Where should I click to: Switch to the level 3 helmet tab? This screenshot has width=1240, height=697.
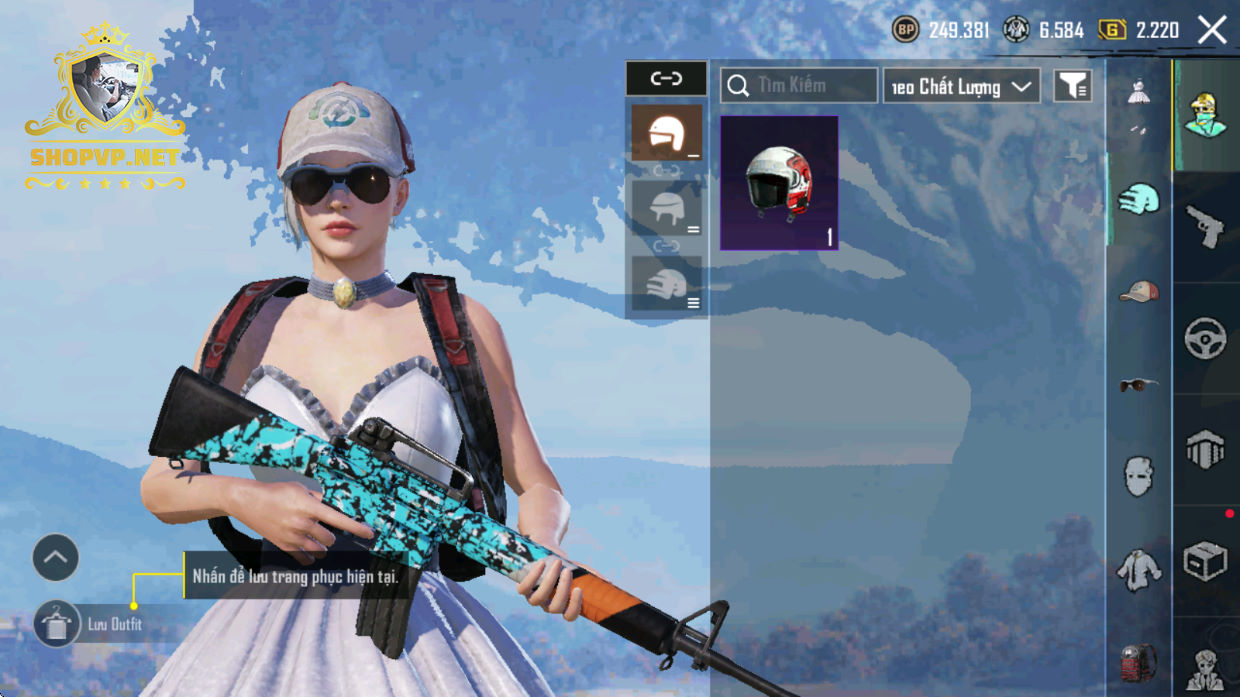(x=666, y=285)
